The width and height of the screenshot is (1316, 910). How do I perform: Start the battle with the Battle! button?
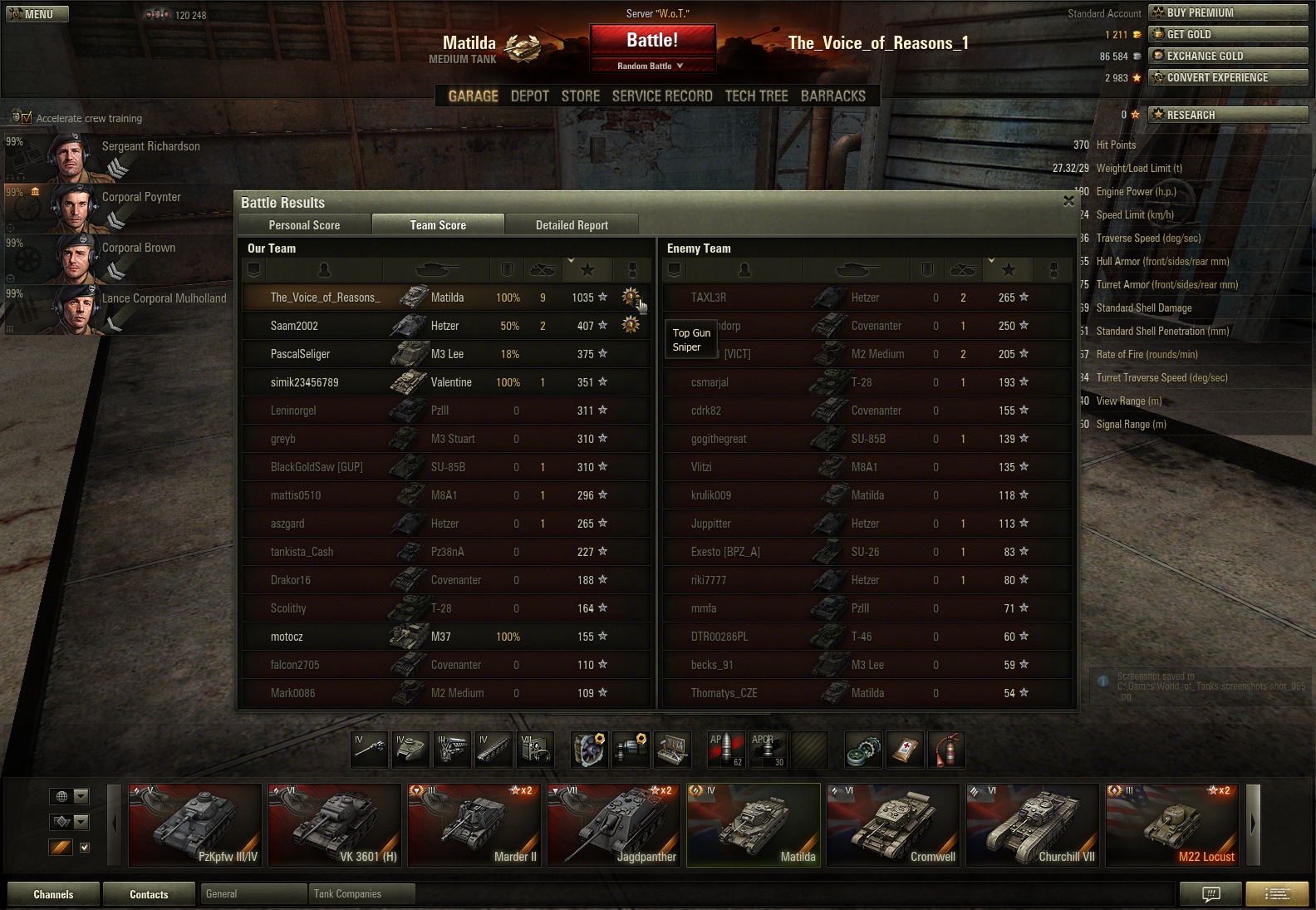tap(652, 41)
